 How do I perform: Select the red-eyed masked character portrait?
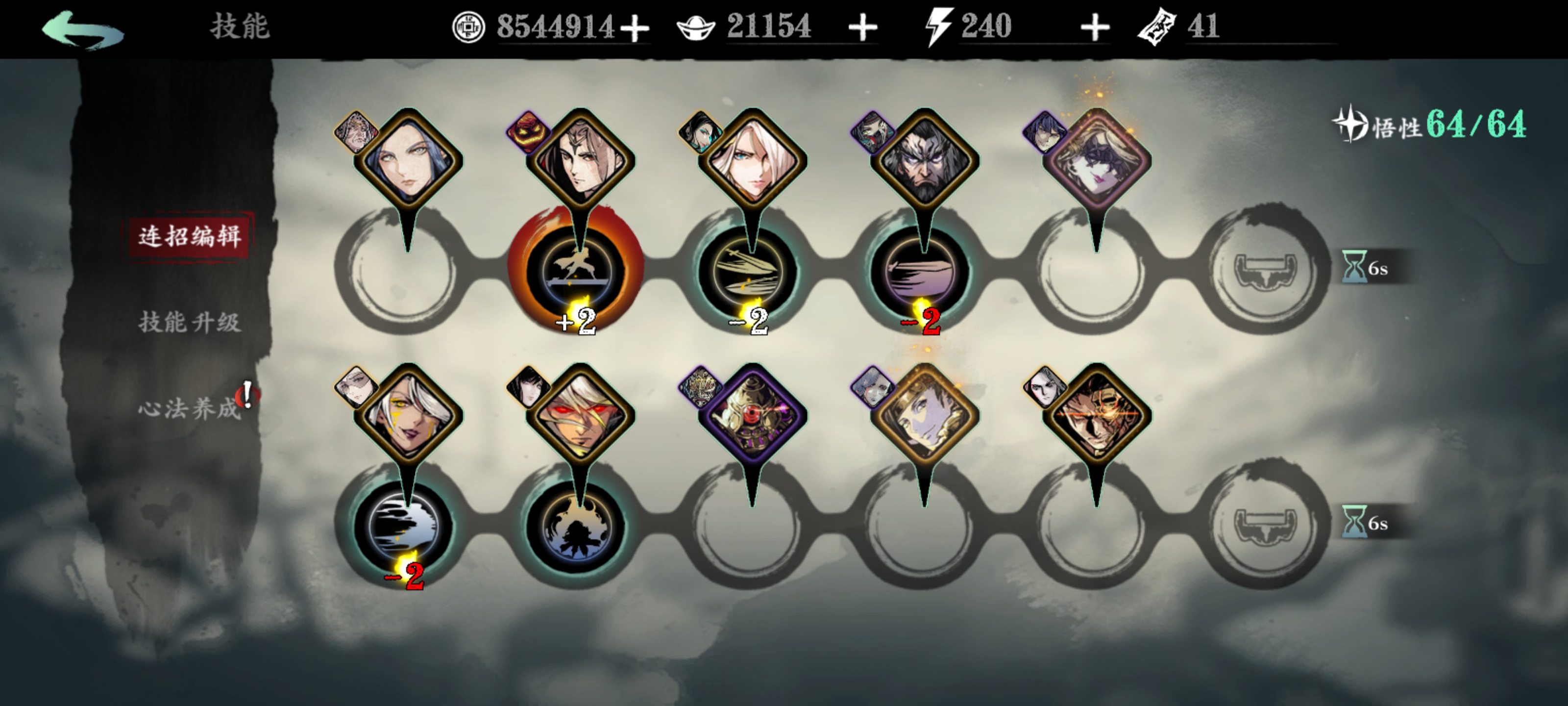pyautogui.click(x=580, y=417)
